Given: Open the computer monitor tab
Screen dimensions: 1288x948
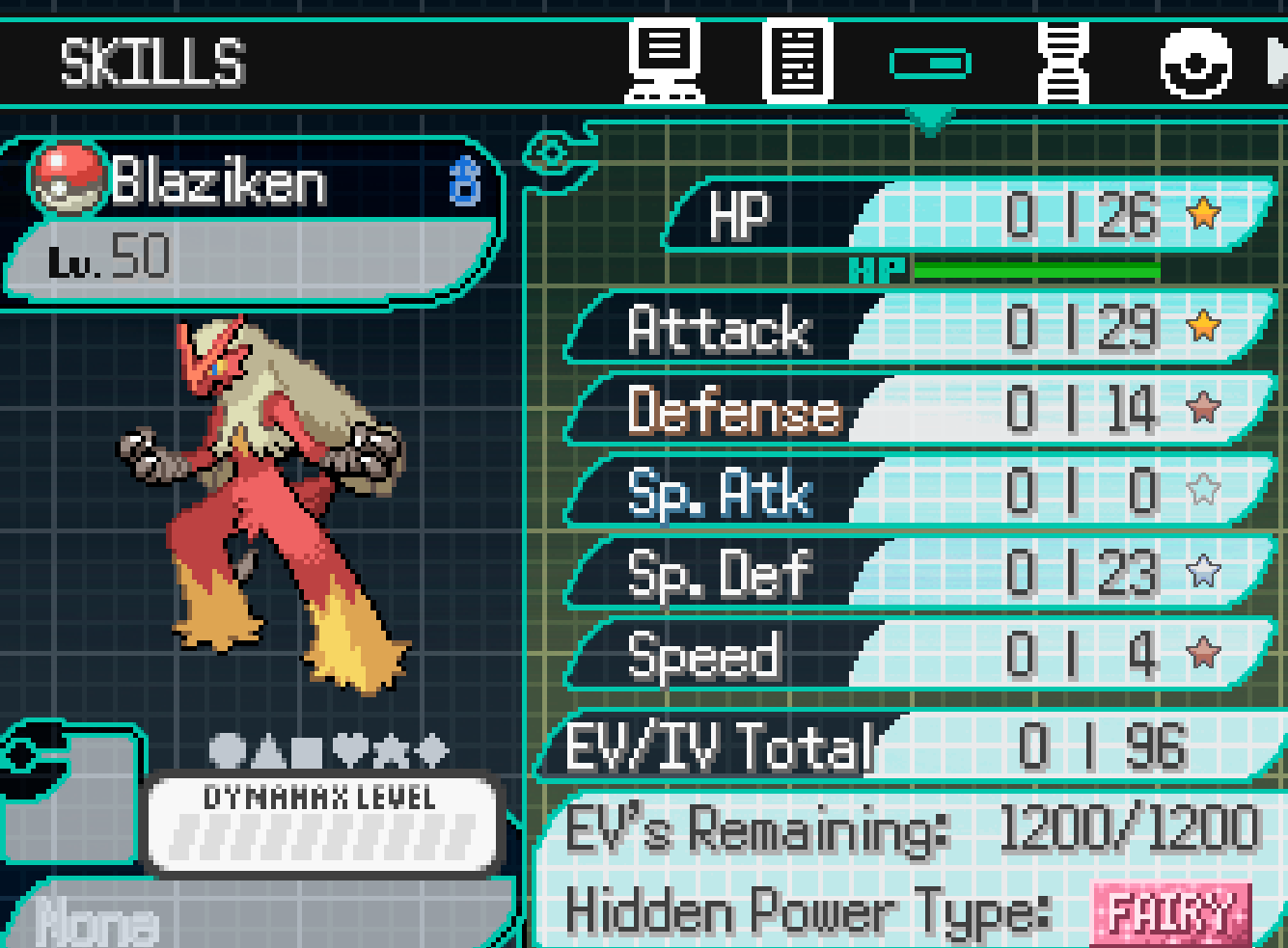Looking at the screenshot, I should pos(665,61).
